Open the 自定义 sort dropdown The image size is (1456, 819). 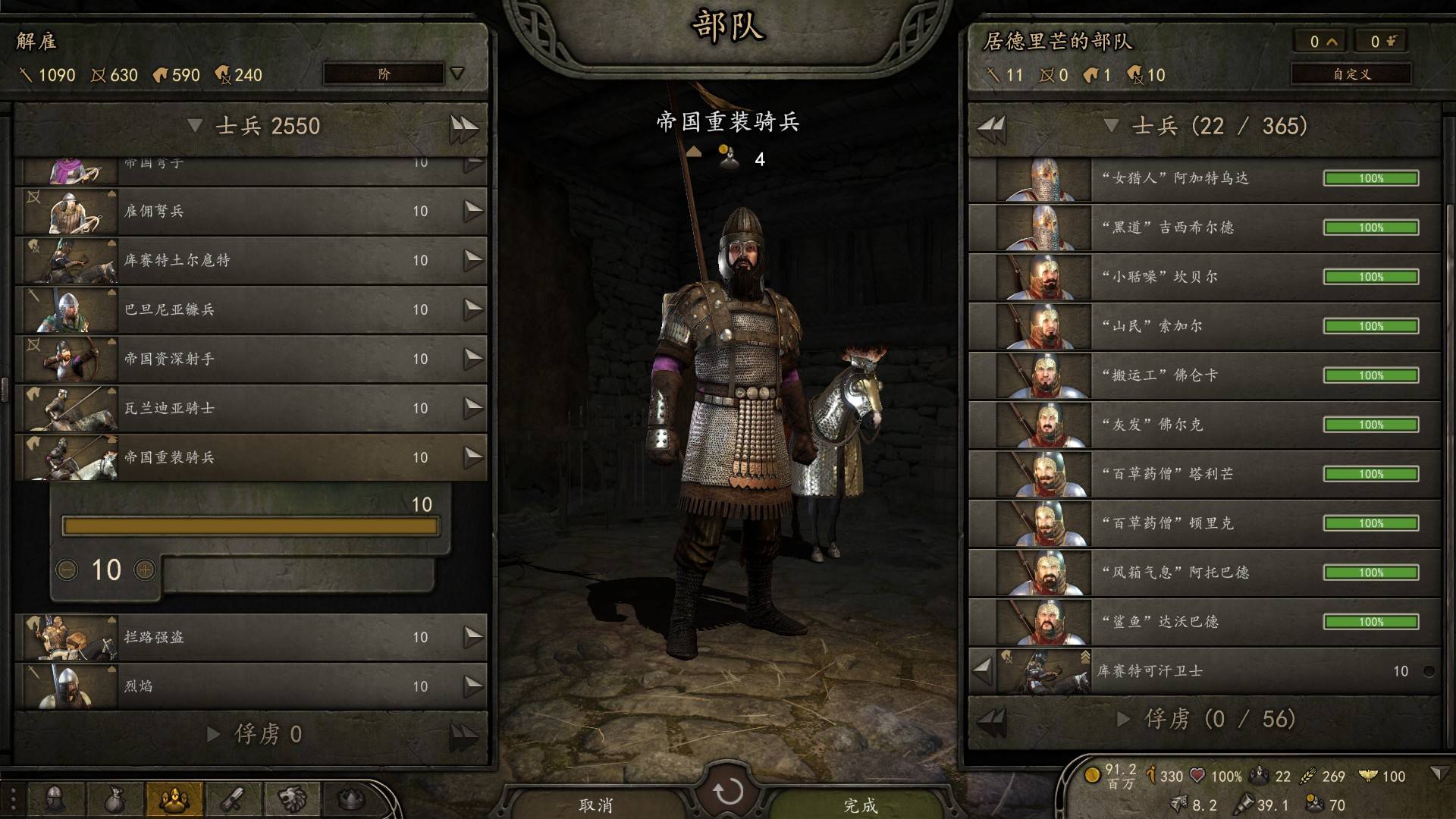coord(1351,74)
